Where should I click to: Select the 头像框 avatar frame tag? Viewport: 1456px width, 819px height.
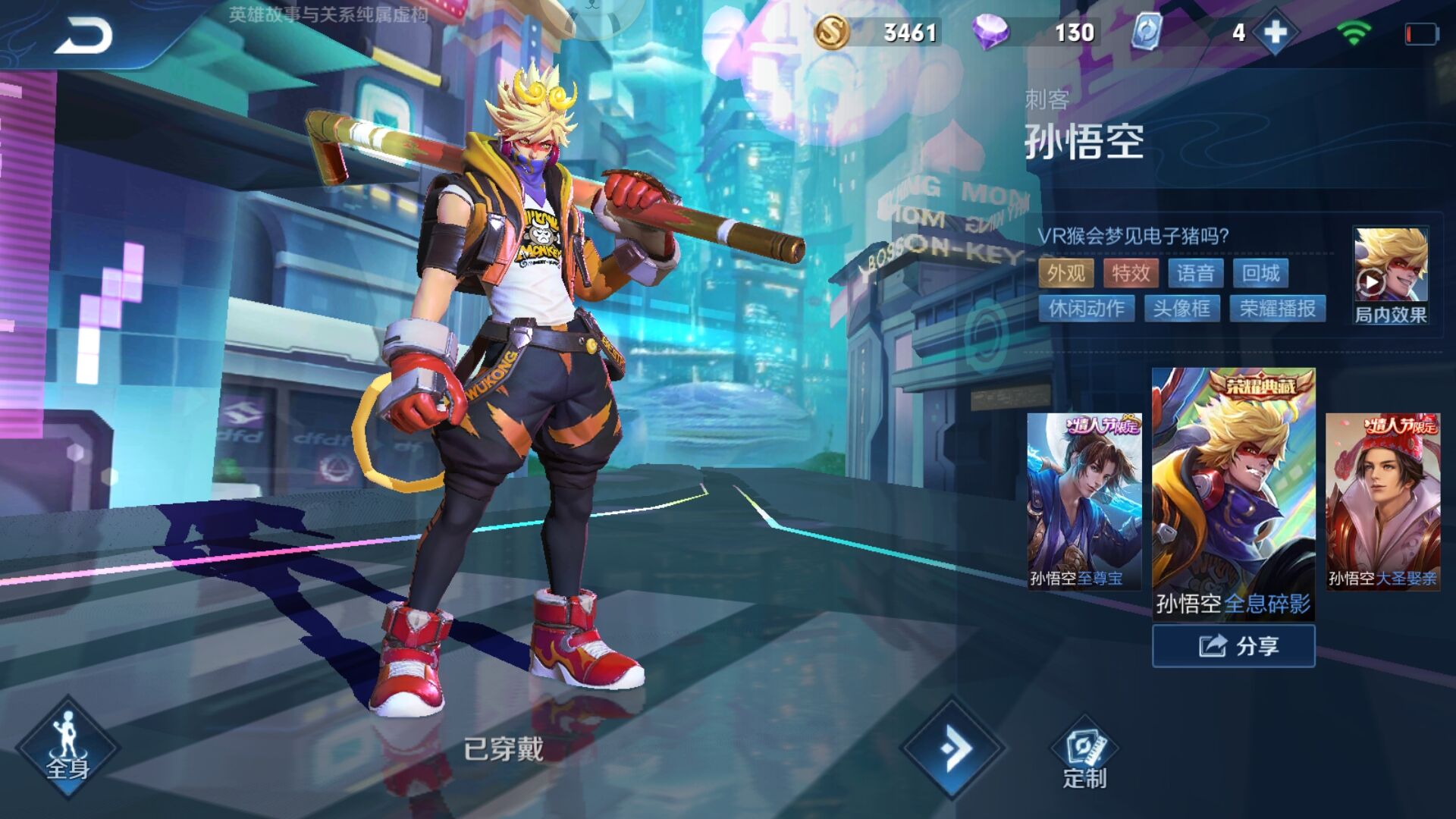click(x=1181, y=309)
